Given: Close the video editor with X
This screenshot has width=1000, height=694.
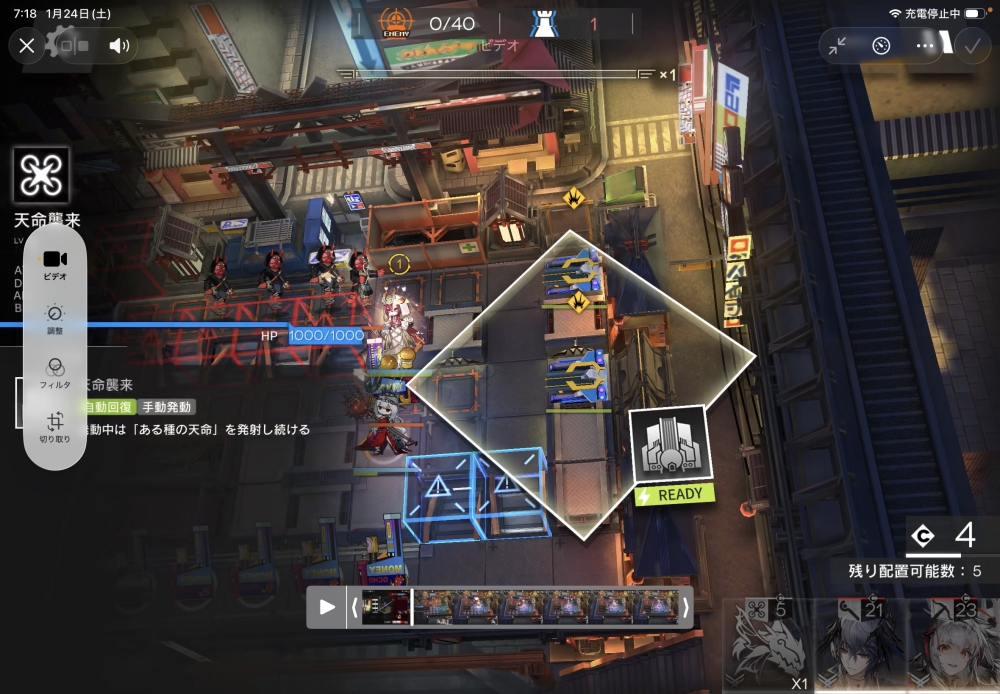Looking at the screenshot, I should click(27, 45).
